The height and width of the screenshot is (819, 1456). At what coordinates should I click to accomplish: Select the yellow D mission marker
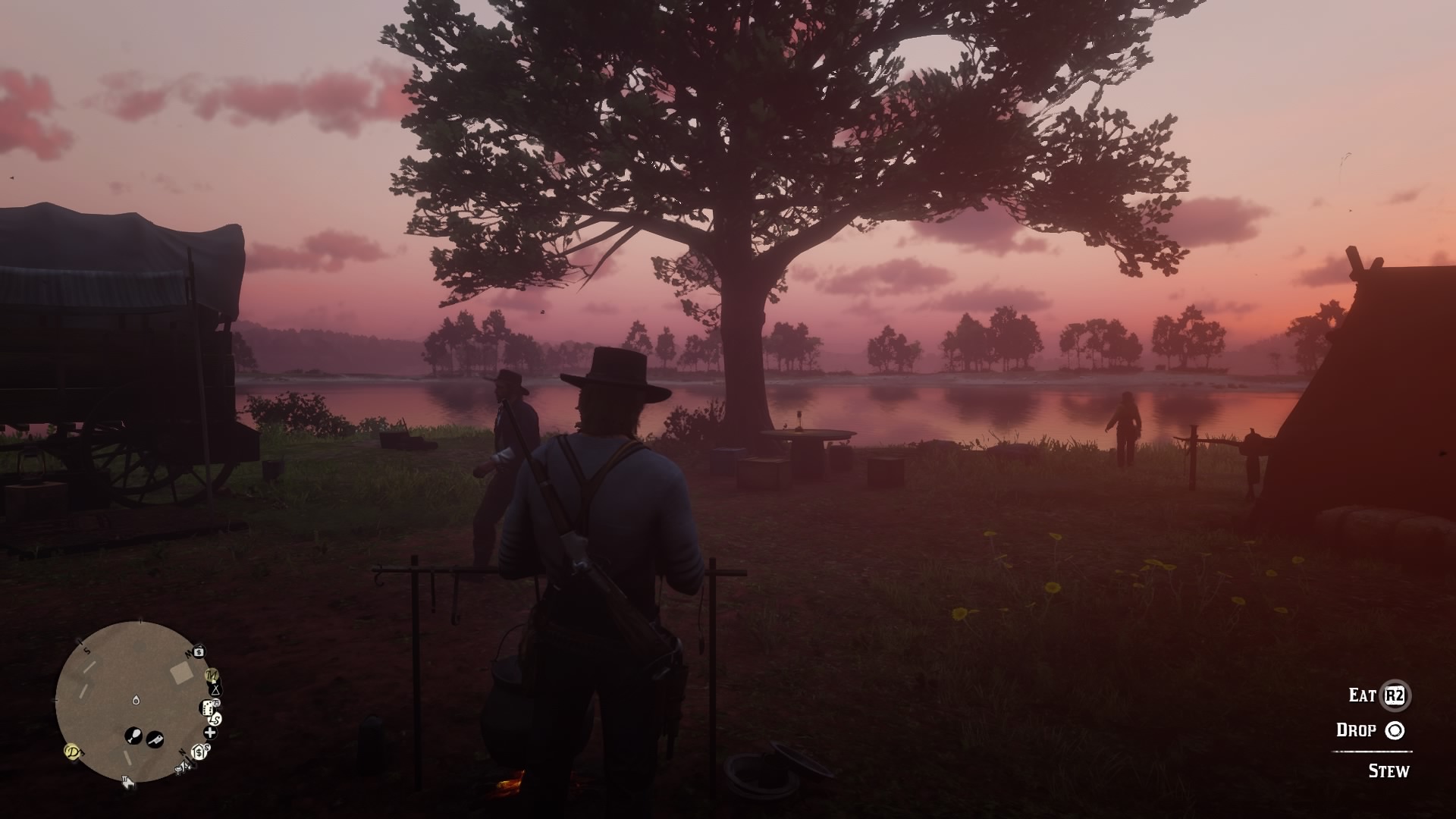click(73, 752)
